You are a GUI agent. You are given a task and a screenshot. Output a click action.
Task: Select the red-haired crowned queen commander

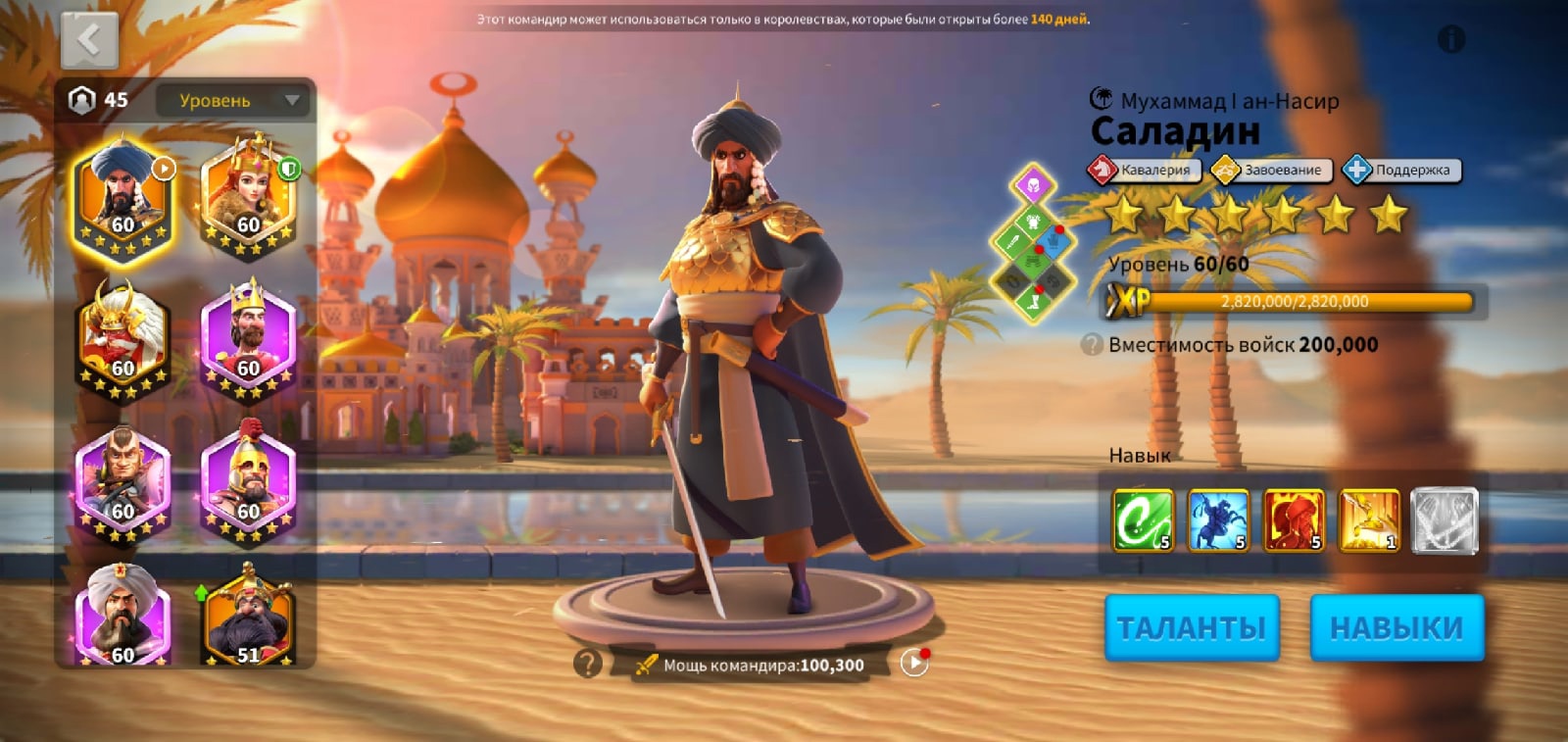pos(248,197)
